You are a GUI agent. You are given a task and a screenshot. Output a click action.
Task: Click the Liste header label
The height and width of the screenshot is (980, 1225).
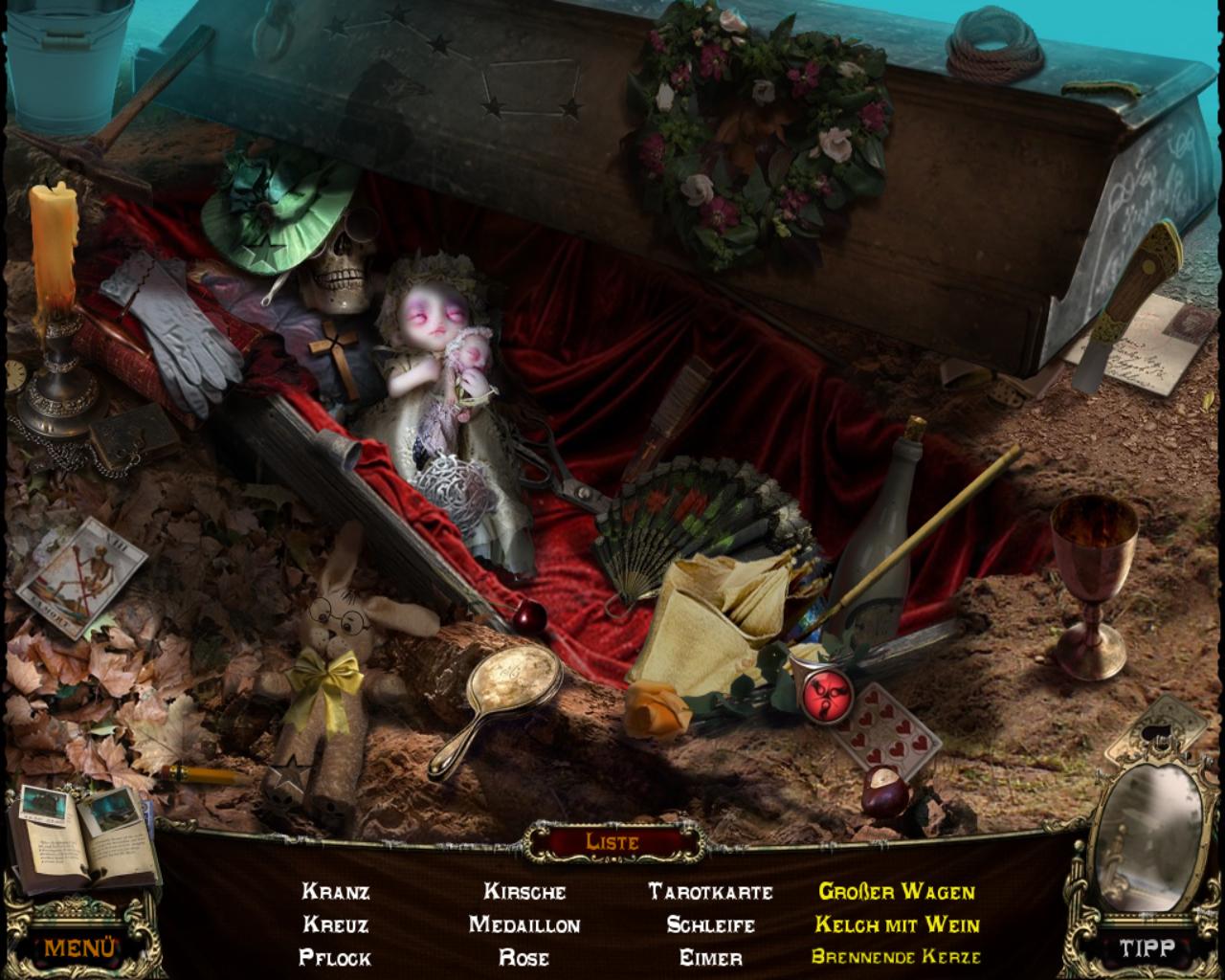coord(612,842)
